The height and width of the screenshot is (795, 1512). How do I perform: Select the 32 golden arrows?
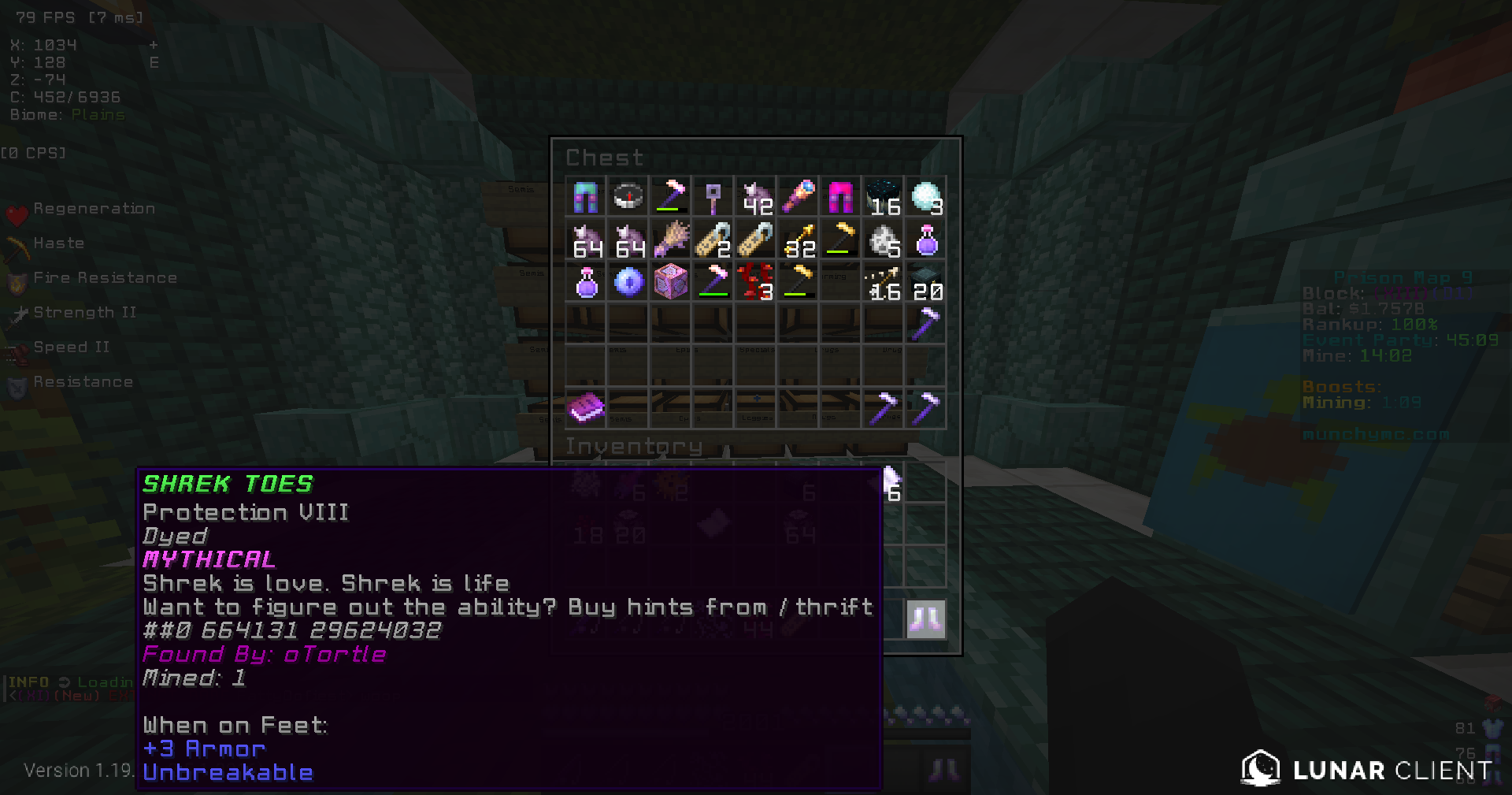tap(799, 240)
